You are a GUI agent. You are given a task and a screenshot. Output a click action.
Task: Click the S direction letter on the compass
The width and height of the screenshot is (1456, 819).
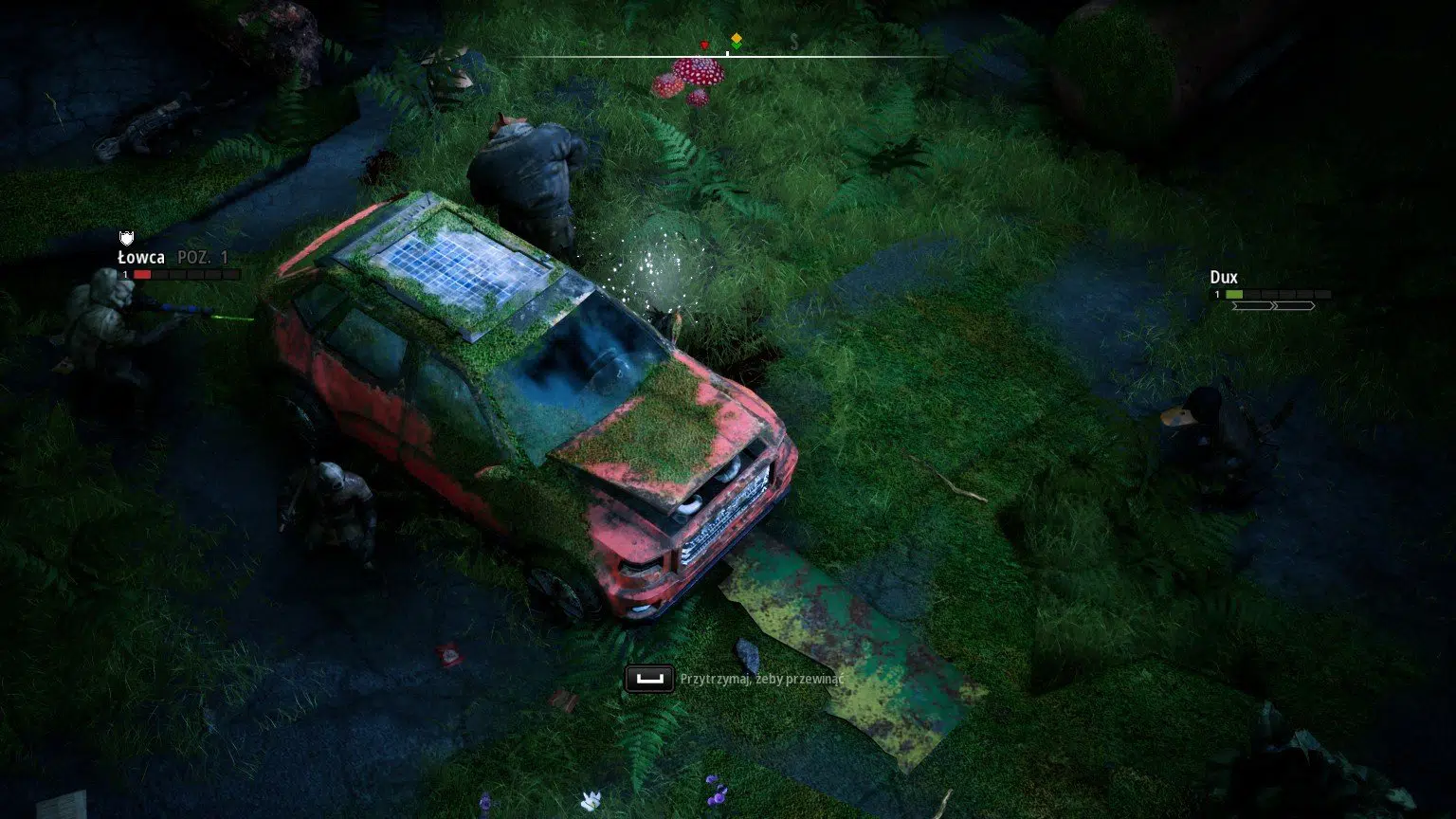[x=793, y=42]
